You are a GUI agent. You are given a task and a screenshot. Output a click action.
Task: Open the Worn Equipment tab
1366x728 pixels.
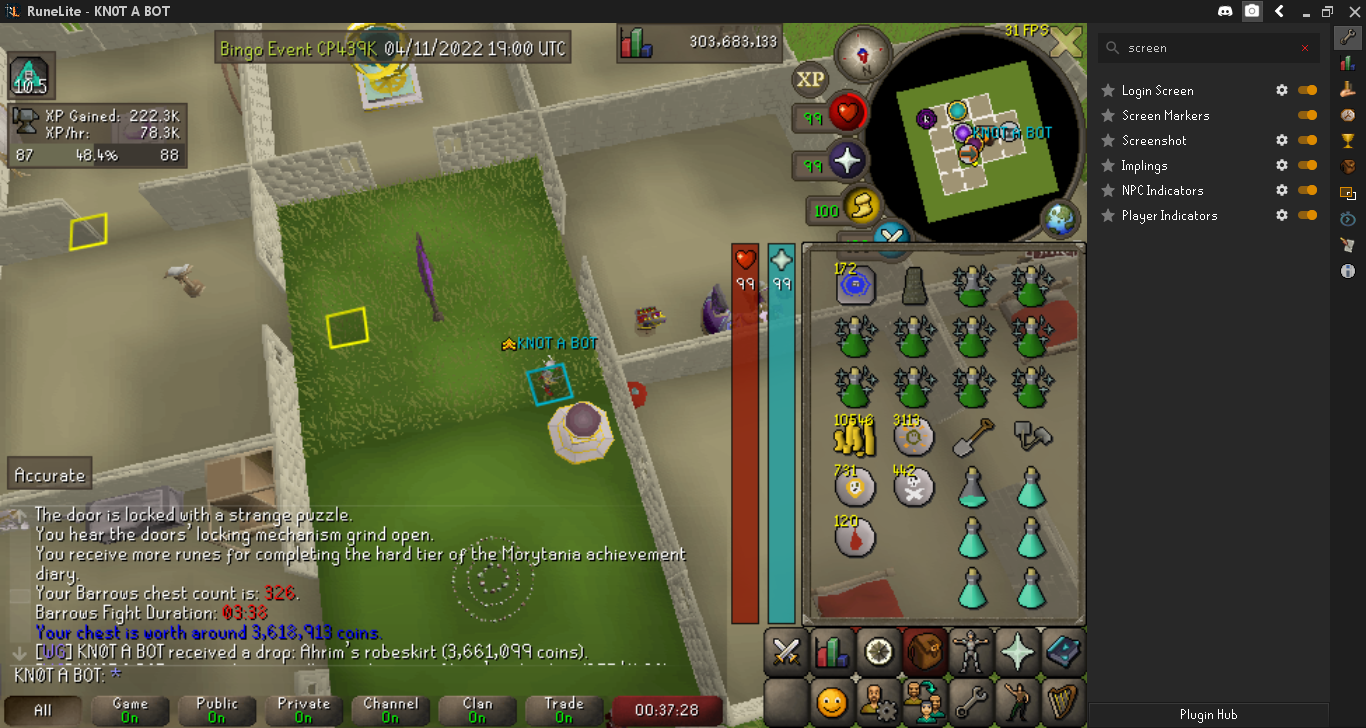pyautogui.click(x=970, y=653)
